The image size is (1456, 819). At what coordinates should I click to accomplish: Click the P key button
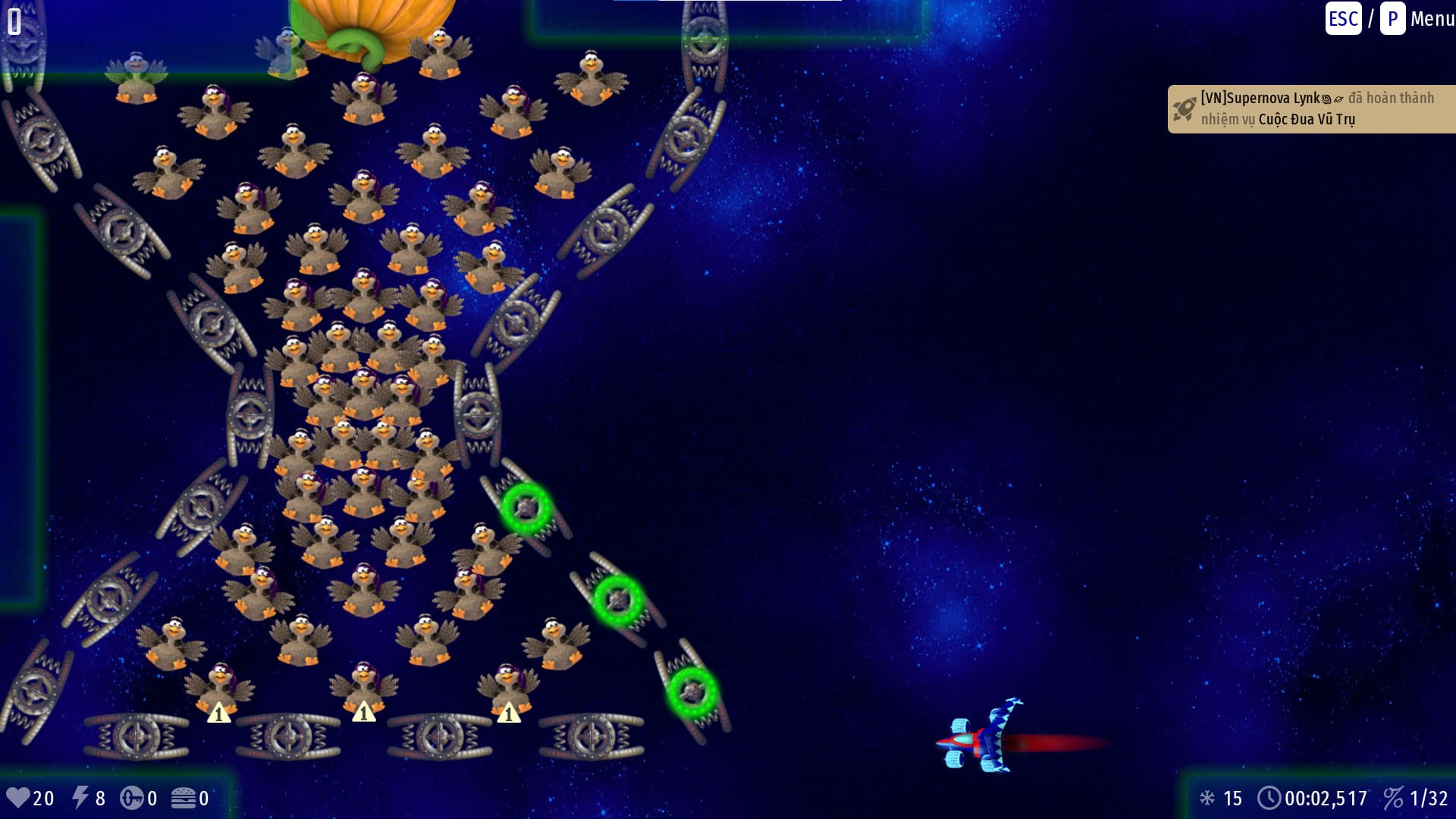[x=1393, y=19]
